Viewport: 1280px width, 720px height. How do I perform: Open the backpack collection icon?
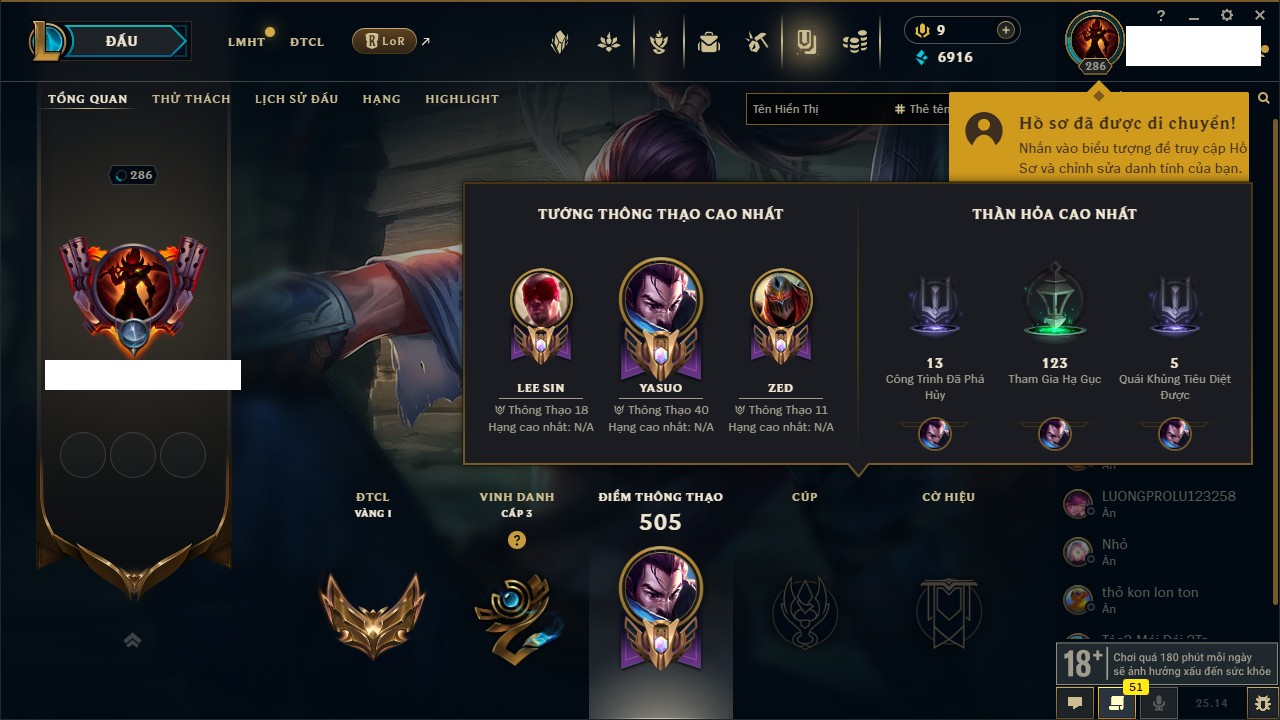(x=709, y=42)
